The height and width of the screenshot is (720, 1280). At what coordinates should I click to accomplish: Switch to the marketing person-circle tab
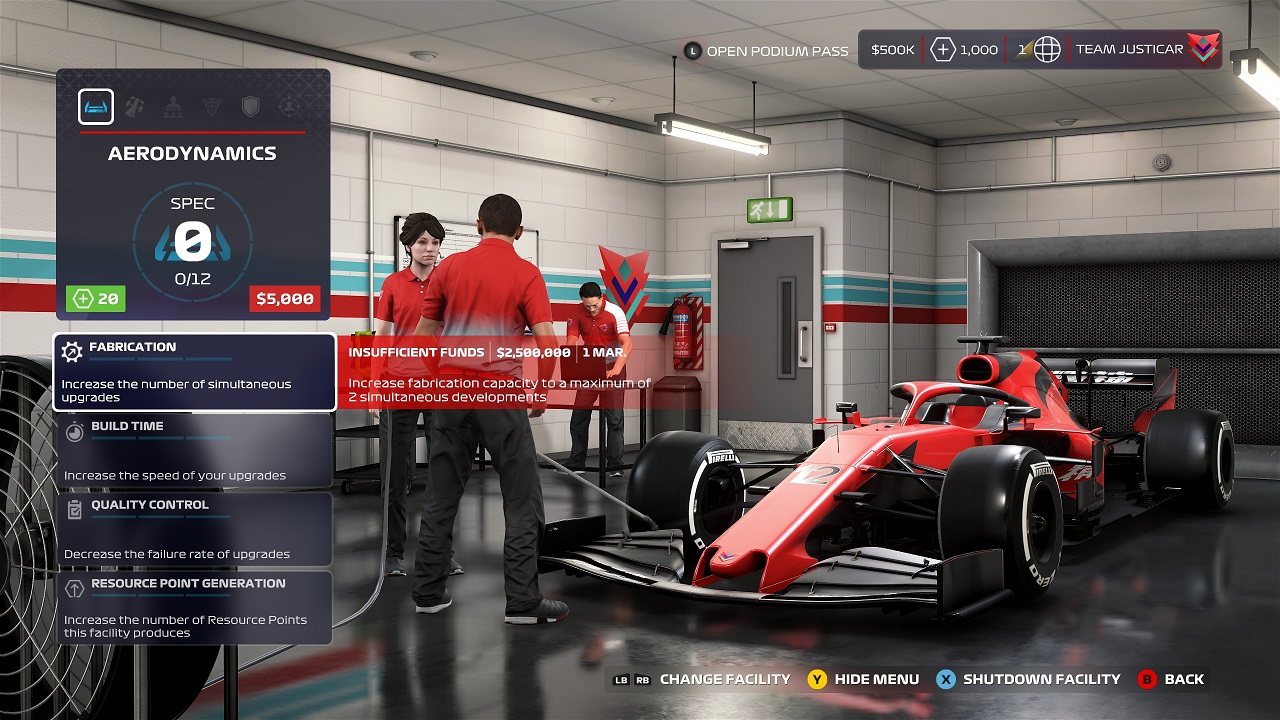pyautogui.click(x=289, y=107)
